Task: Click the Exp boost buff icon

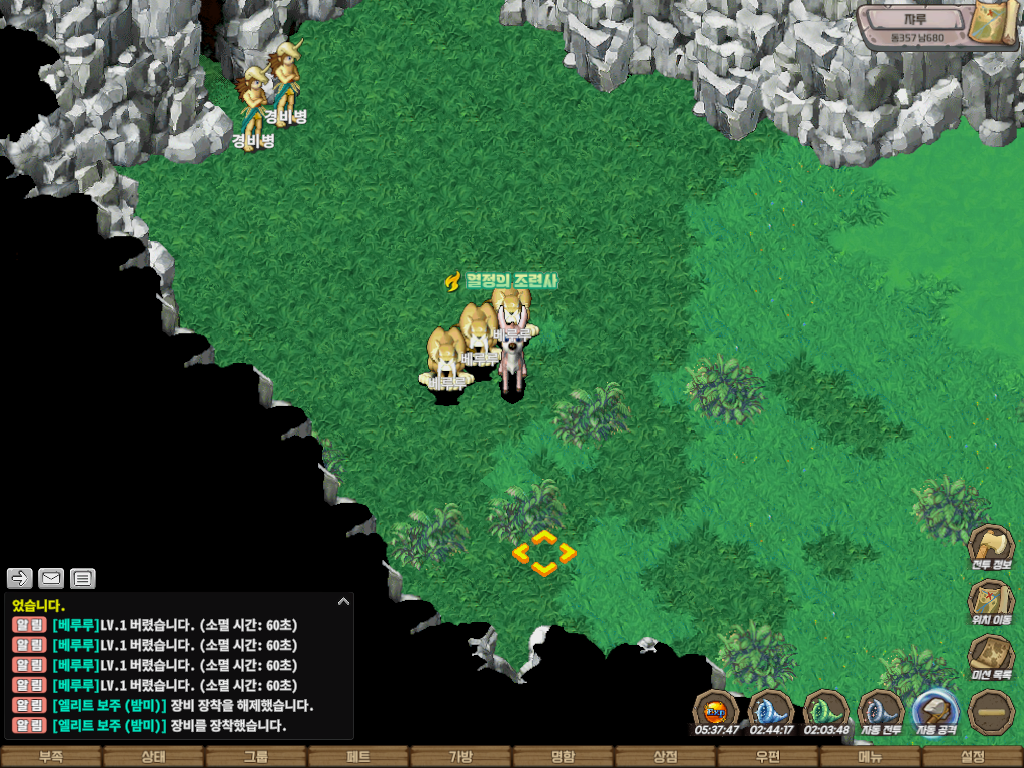Action: [716, 710]
